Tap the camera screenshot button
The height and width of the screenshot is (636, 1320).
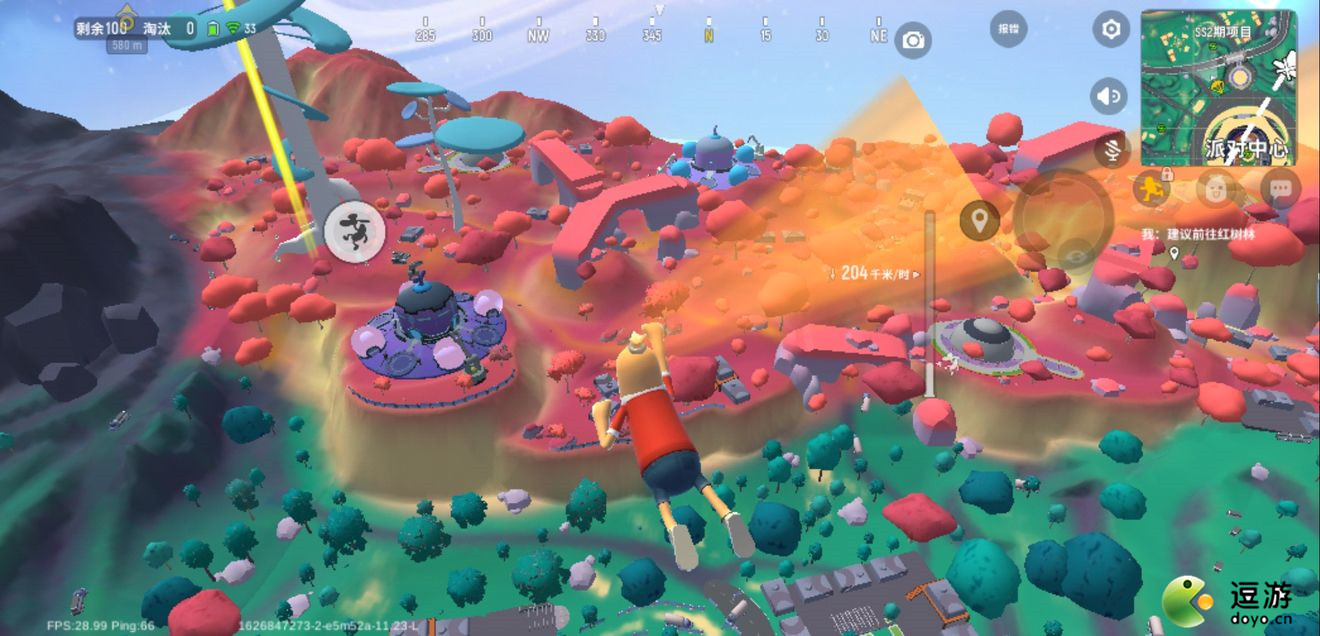[x=912, y=40]
